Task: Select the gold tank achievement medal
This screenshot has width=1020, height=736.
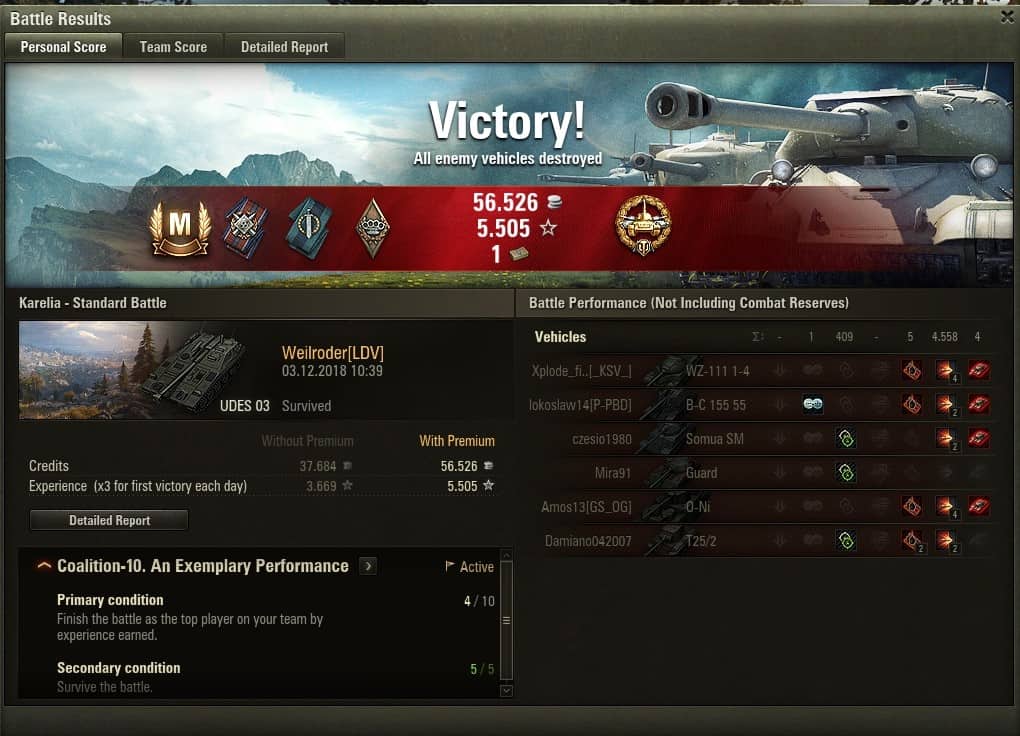Action: coord(643,225)
